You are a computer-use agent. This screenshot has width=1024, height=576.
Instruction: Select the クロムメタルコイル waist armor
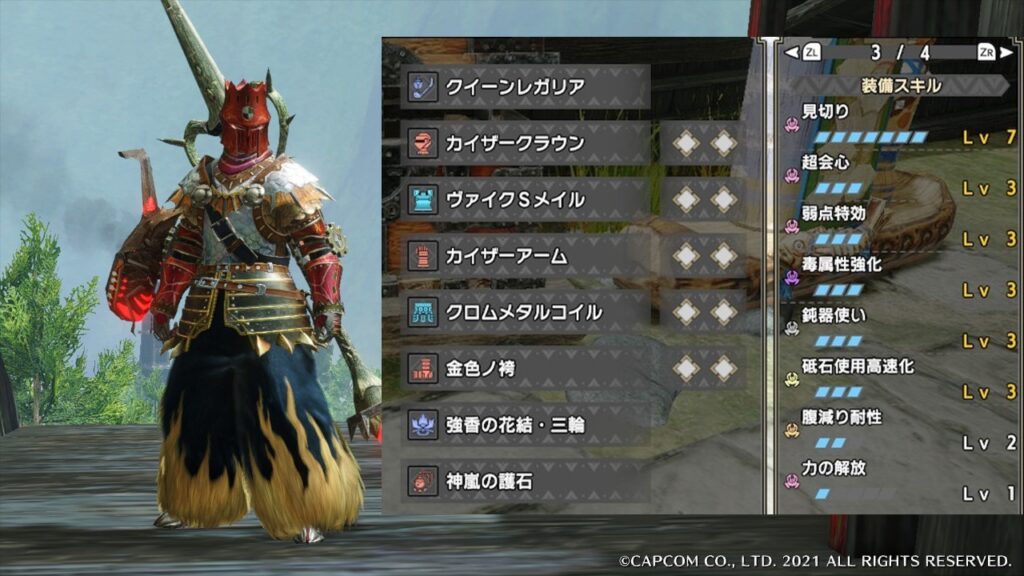click(x=527, y=313)
